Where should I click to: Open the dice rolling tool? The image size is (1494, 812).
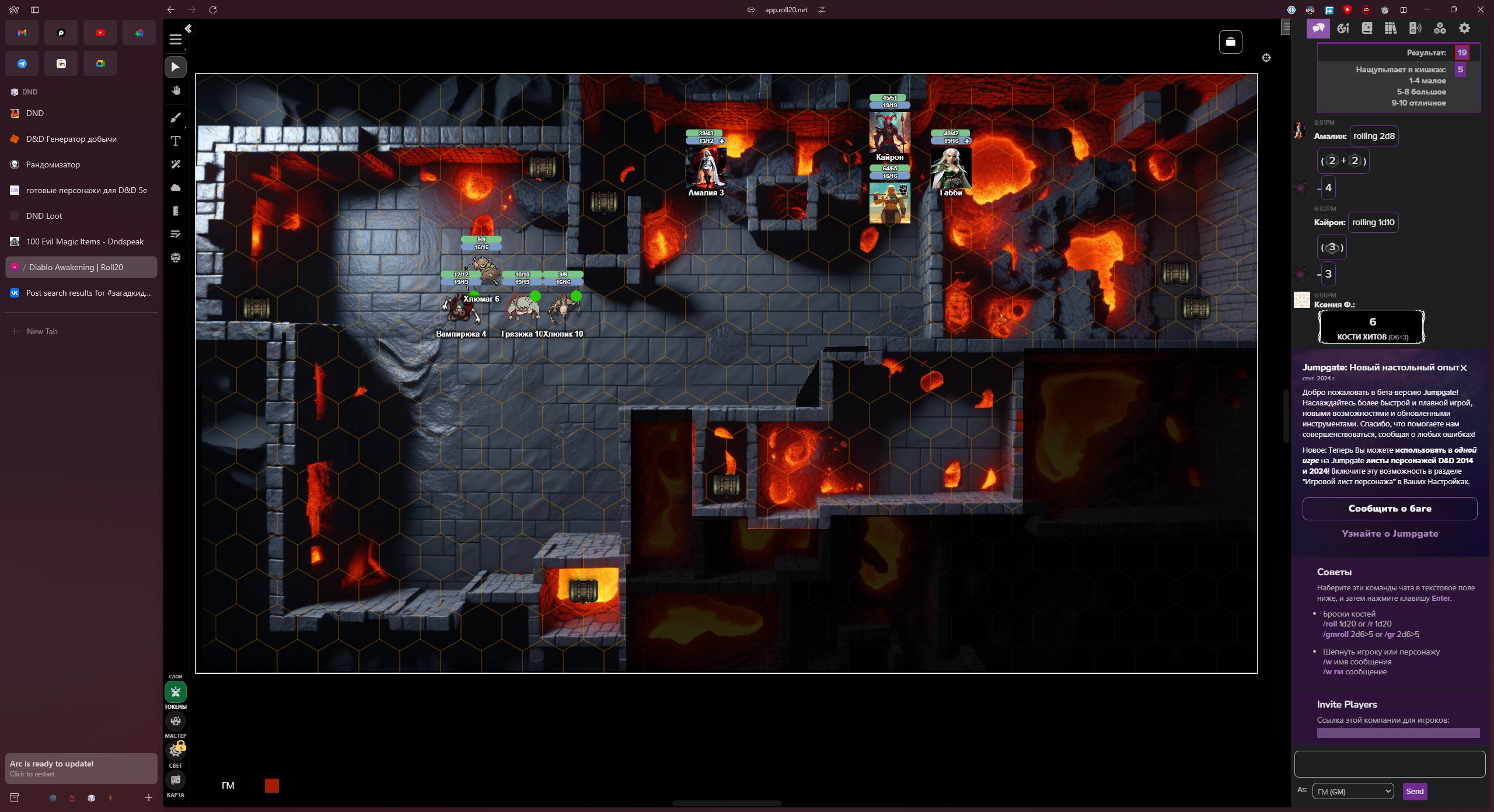pyautogui.click(x=176, y=258)
